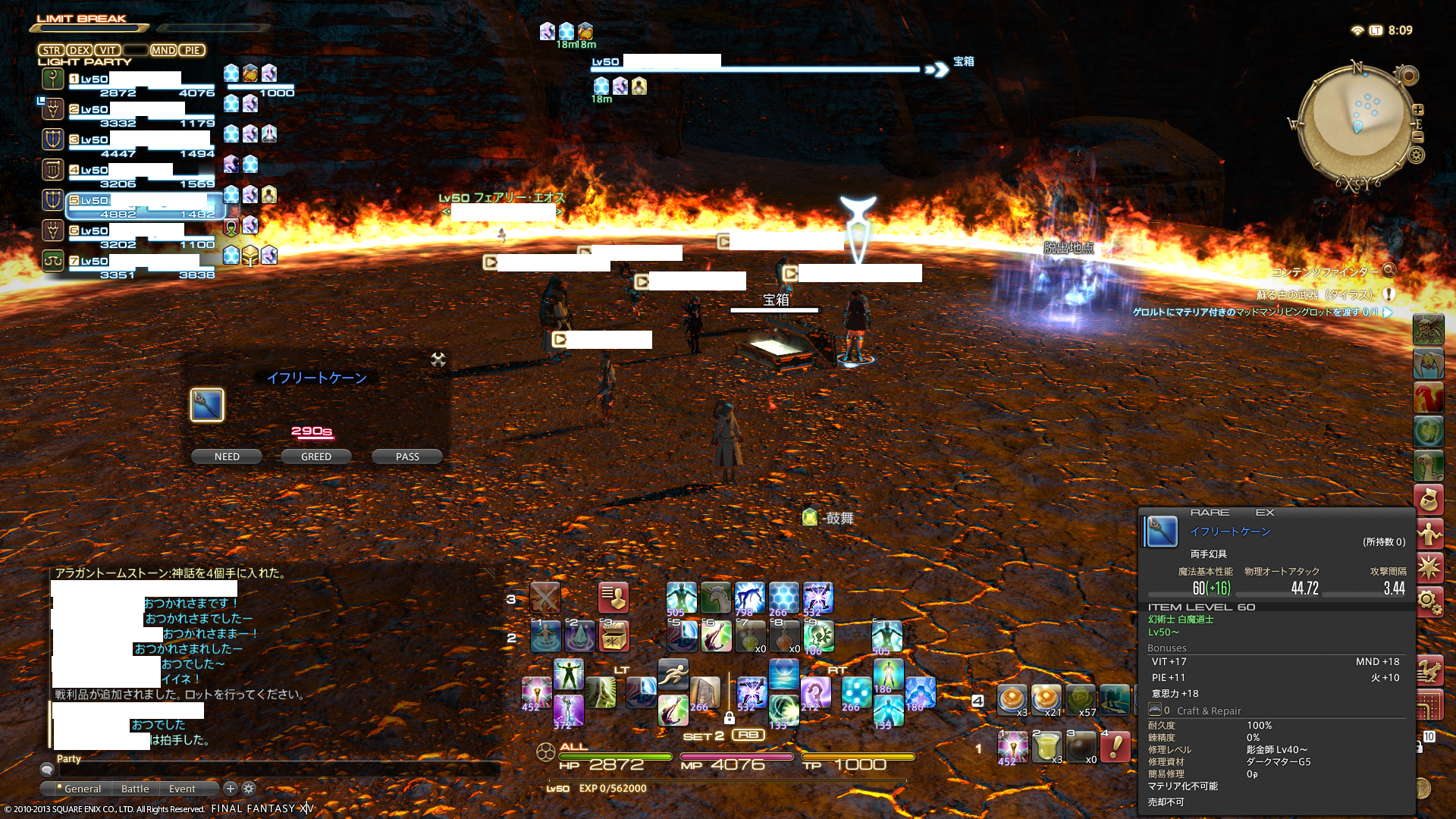The height and width of the screenshot is (819, 1456).
Task: Add a new chat tab with plus button
Action: coord(231,789)
